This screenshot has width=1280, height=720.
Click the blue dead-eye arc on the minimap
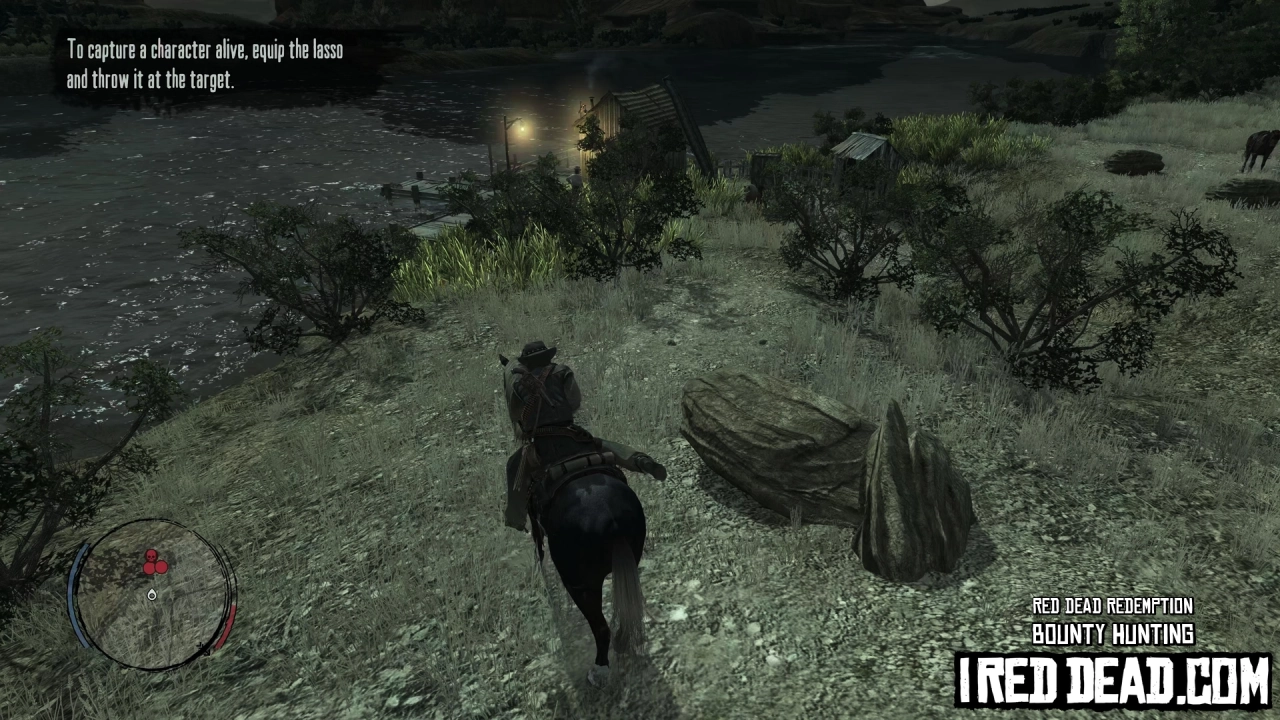(x=79, y=595)
